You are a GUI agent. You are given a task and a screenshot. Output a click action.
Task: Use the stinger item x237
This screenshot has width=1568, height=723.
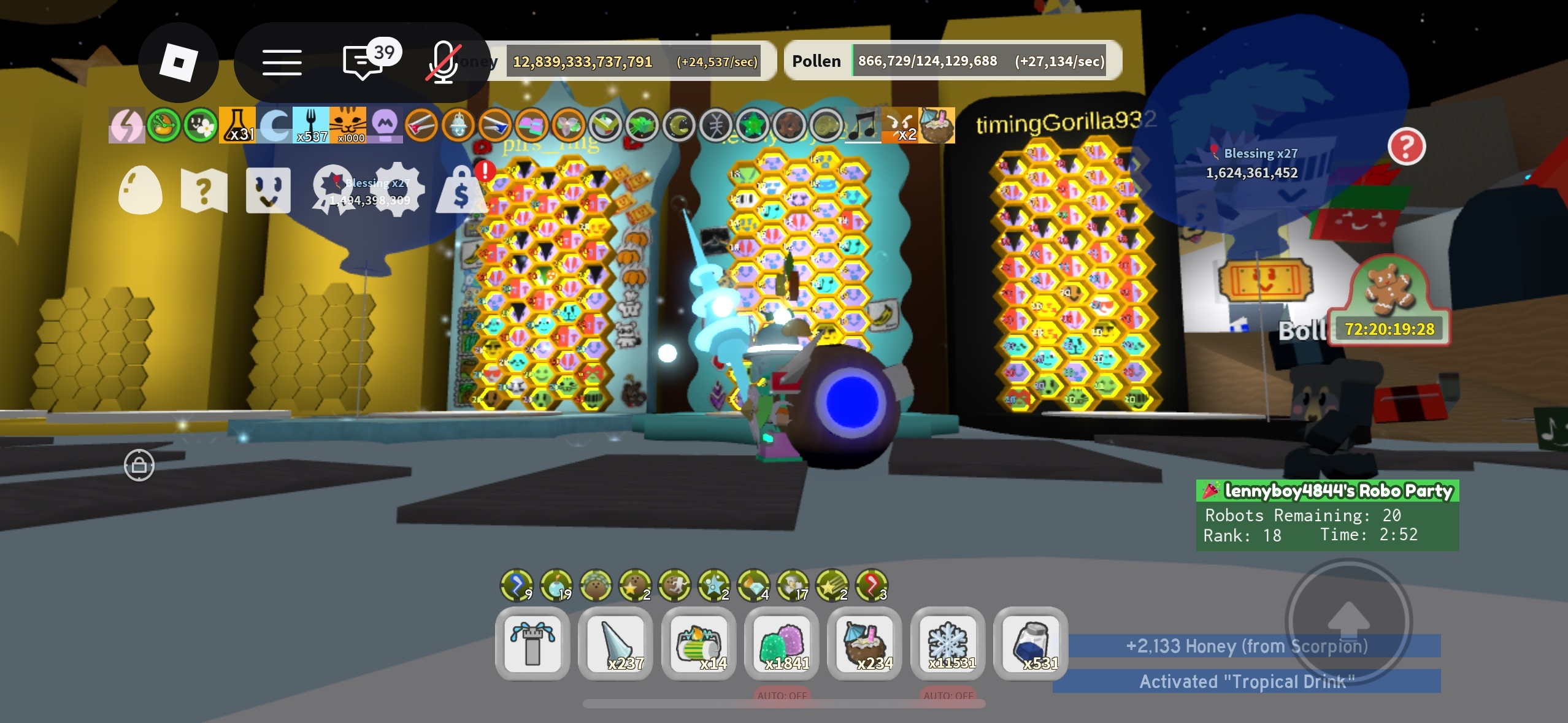pos(615,644)
